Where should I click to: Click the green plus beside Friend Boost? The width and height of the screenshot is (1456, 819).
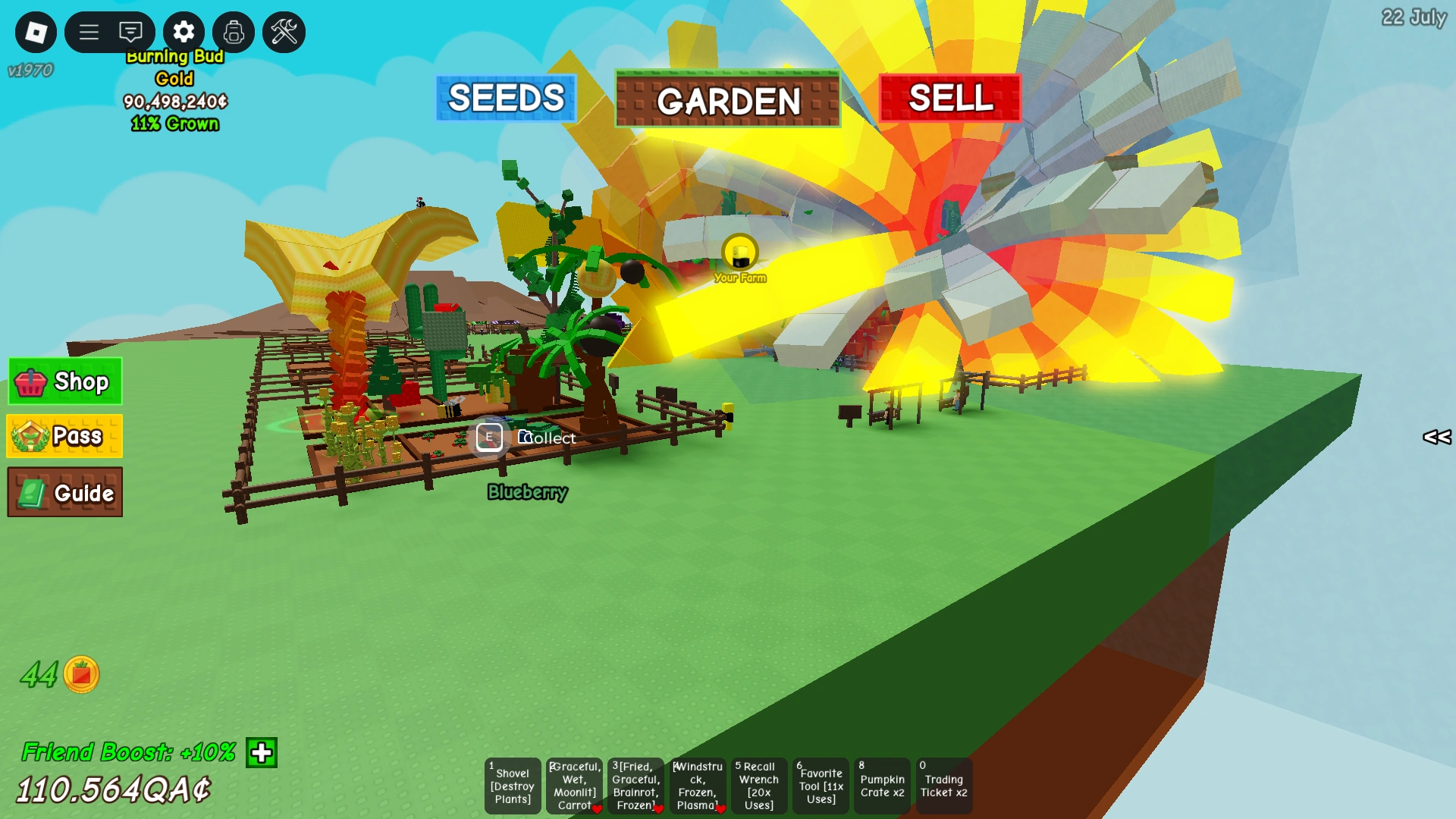pos(261,753)
